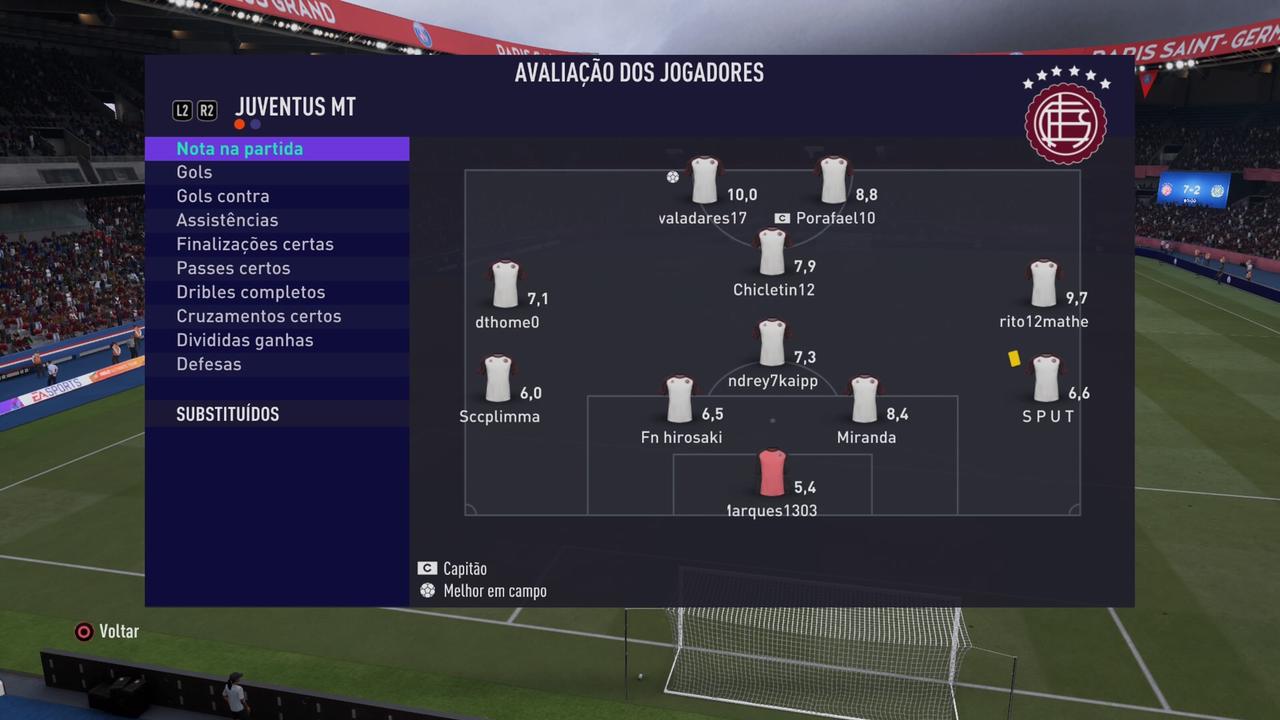Click the Voltar back option
The width and height of the screenshot is (1280, 720).
107,632
